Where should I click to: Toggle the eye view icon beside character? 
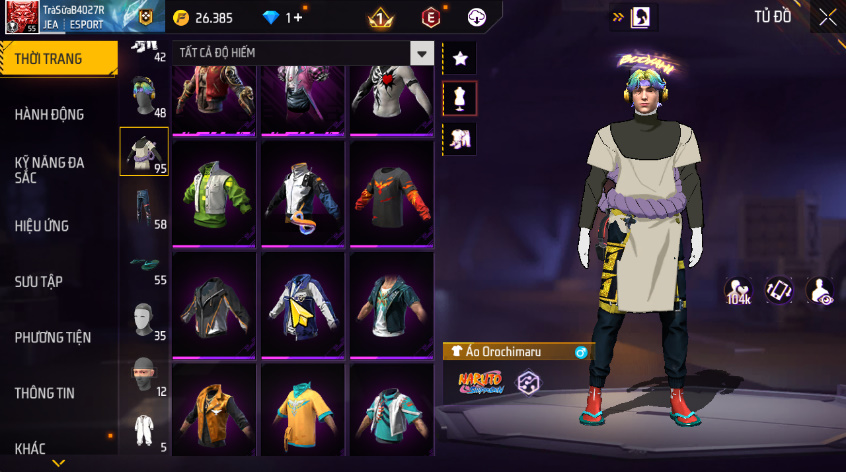[x=820, y=291]
